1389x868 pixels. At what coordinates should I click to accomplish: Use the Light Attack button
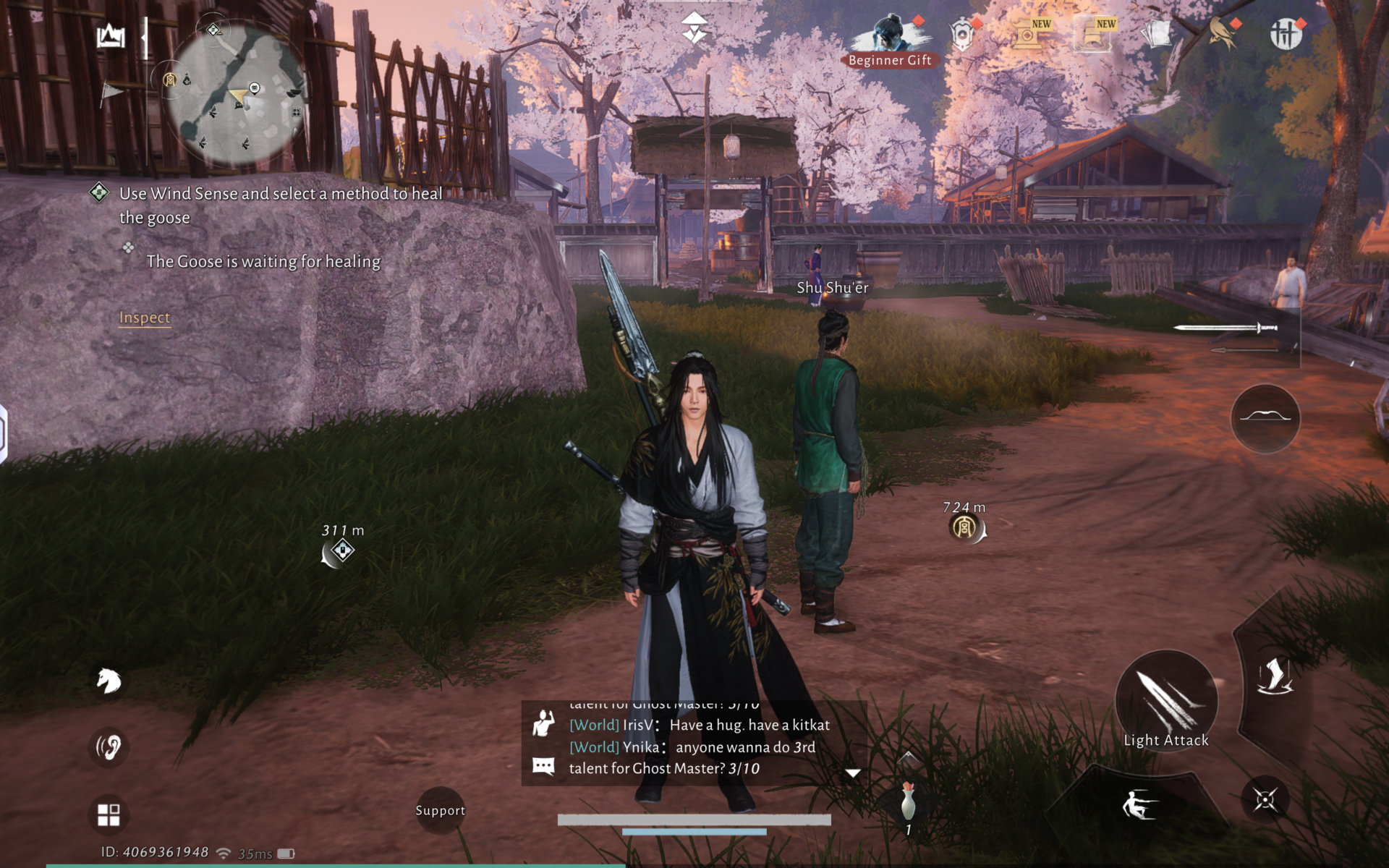1165,702
